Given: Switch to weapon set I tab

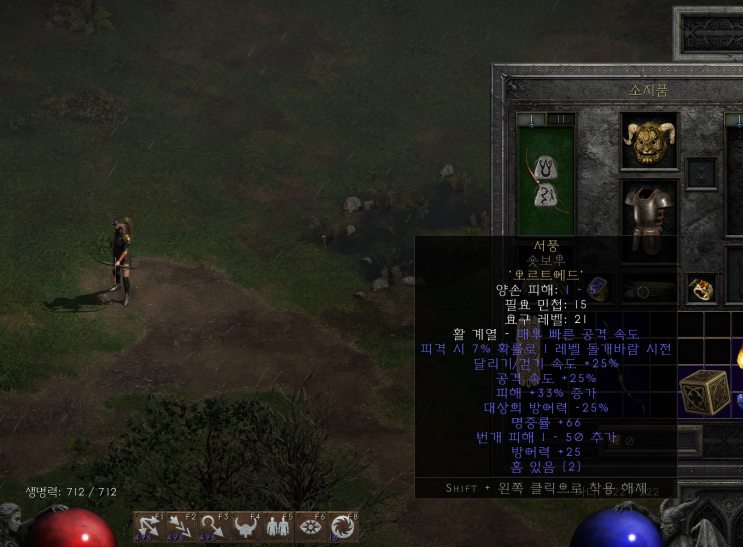Looking at the screenshot, I should point(531,120).
